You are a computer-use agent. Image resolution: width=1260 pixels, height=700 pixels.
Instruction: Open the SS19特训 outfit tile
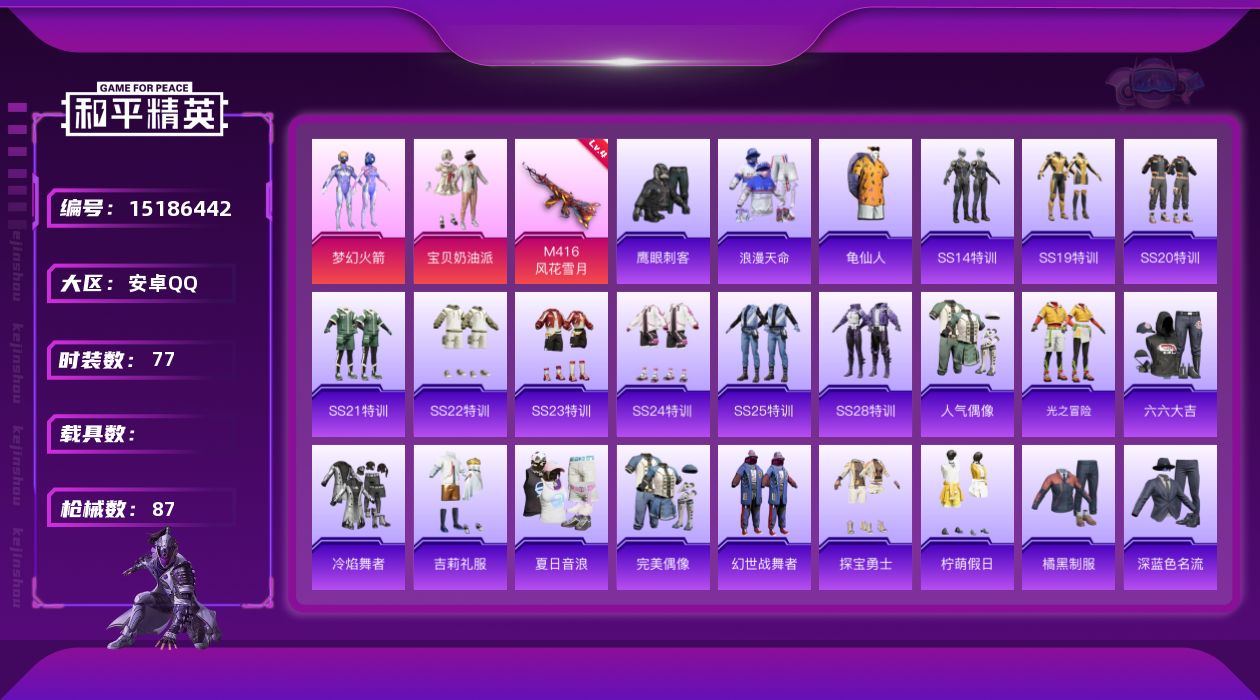click(1068, 210)
